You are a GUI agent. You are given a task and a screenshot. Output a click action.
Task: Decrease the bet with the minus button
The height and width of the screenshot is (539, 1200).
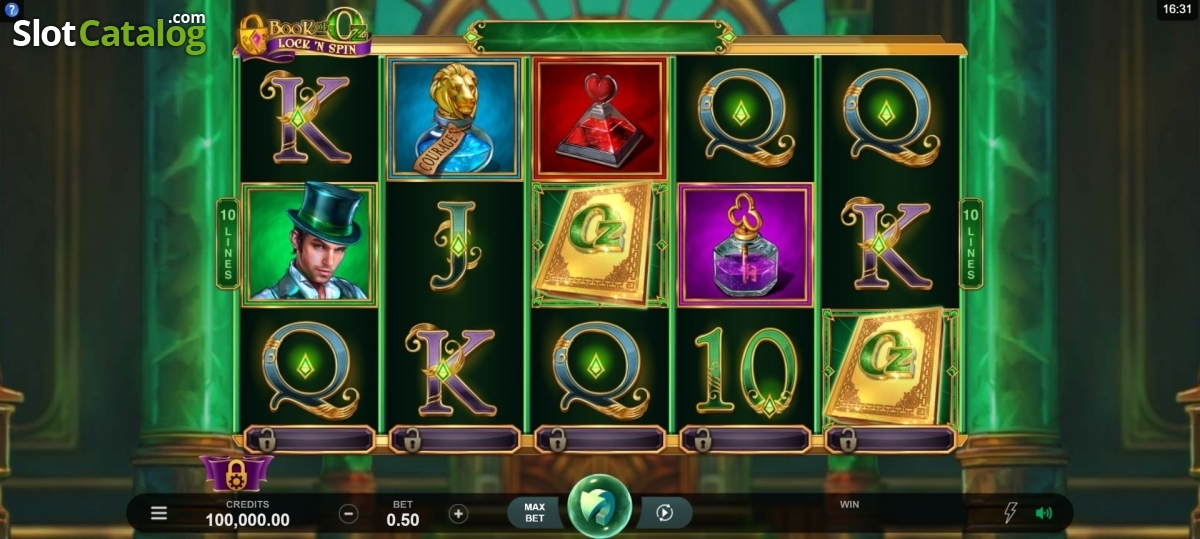click(x=348, y=514)
